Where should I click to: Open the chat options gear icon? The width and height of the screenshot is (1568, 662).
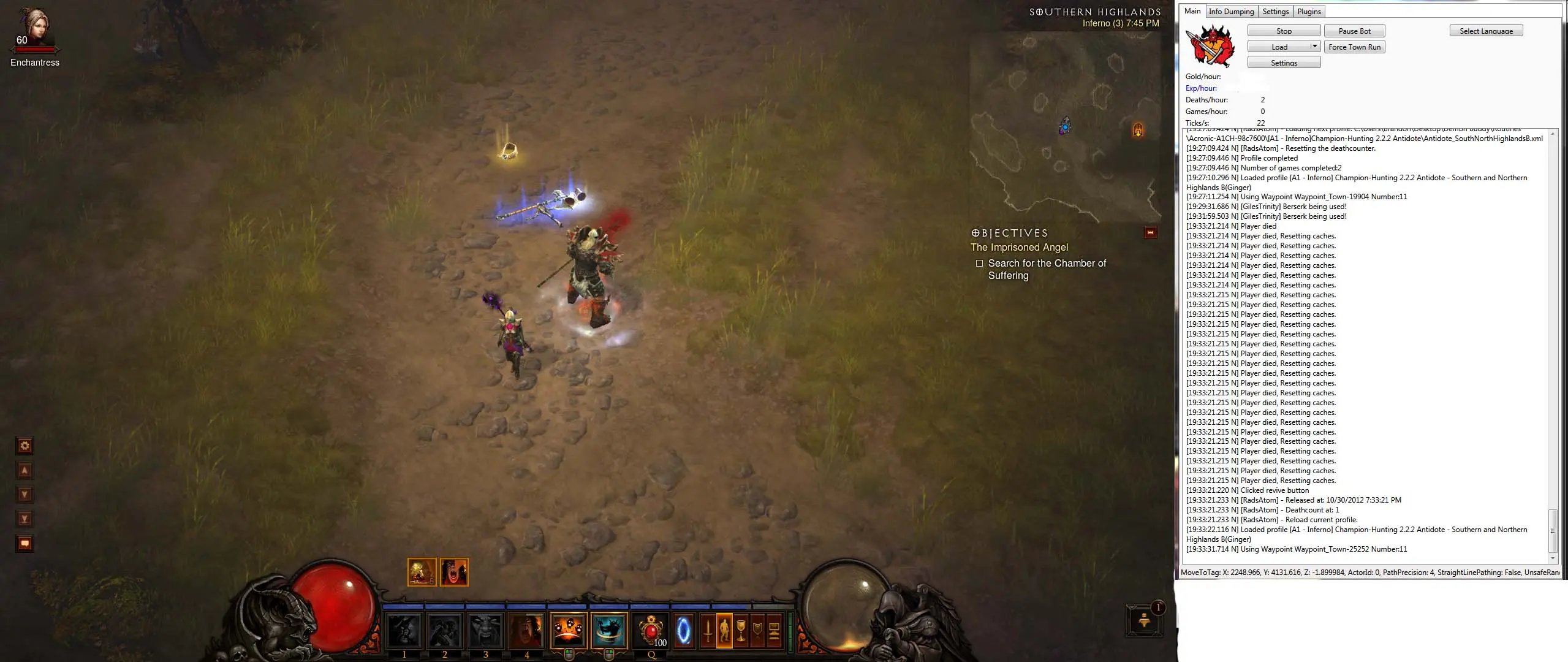[25, 446]
